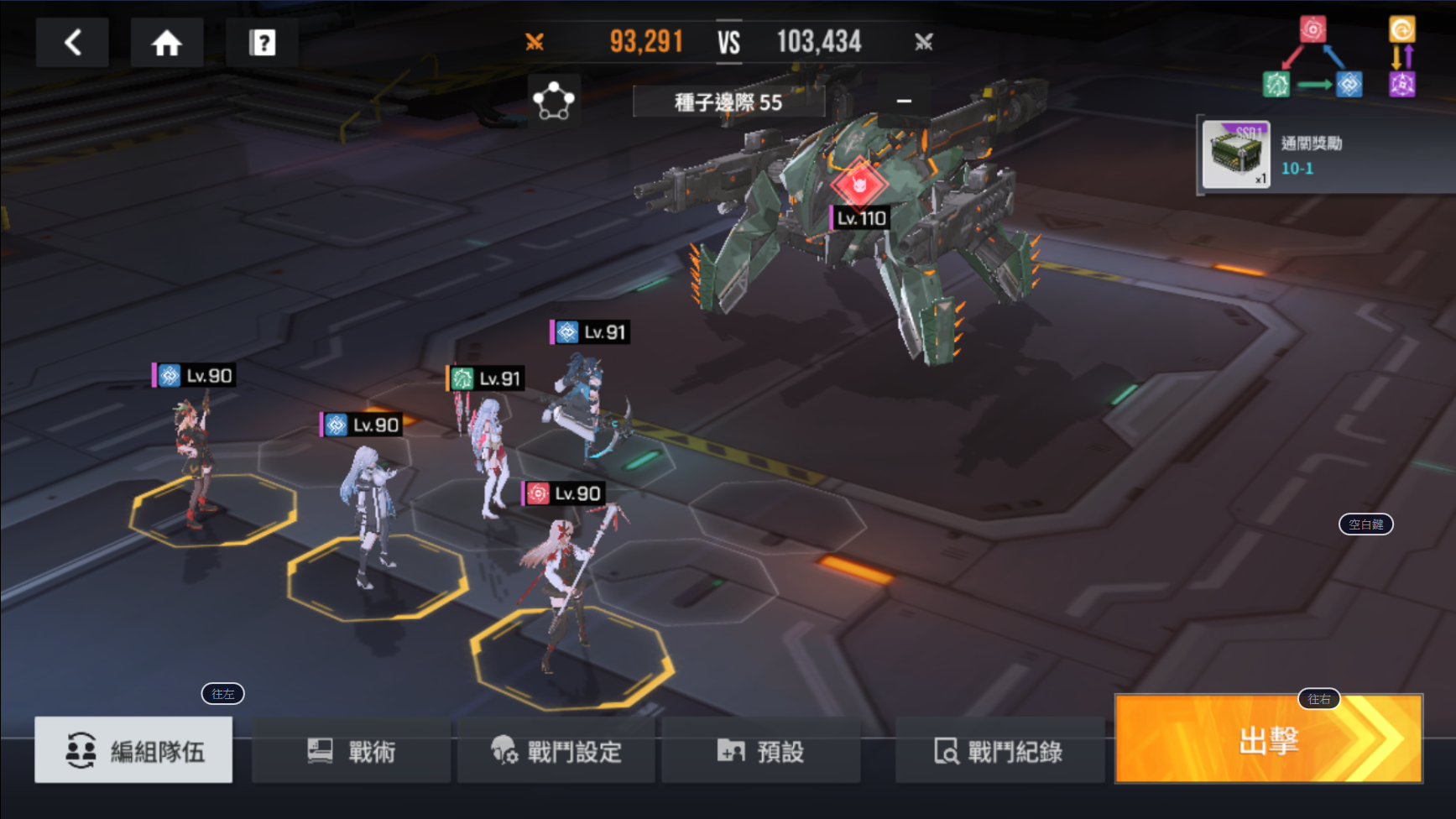1456x819 pixels.
Task: View the 戰鬥紀錄 battle records
Action: 999,750
